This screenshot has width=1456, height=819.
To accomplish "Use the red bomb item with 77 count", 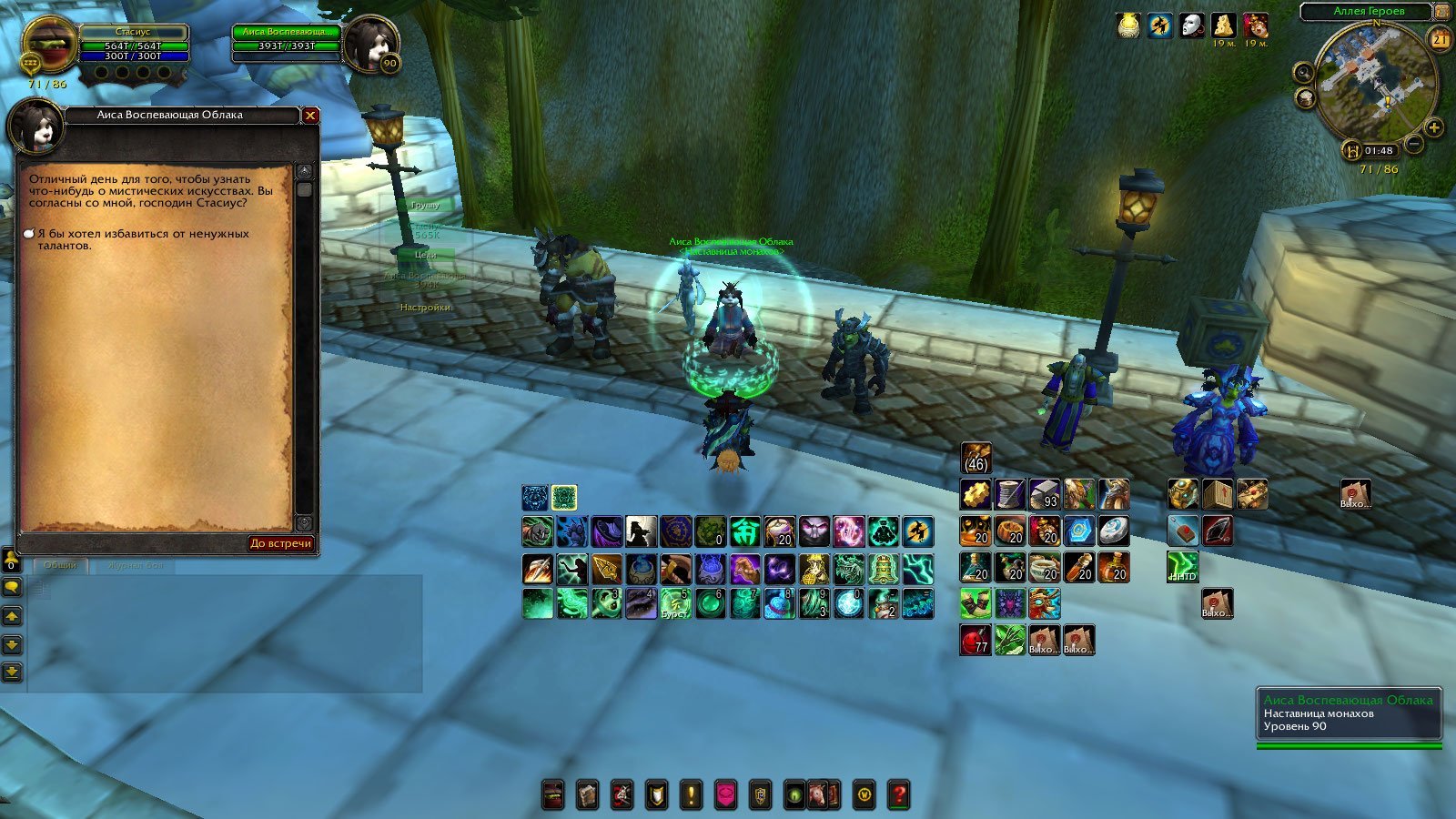I will (976, 640).
